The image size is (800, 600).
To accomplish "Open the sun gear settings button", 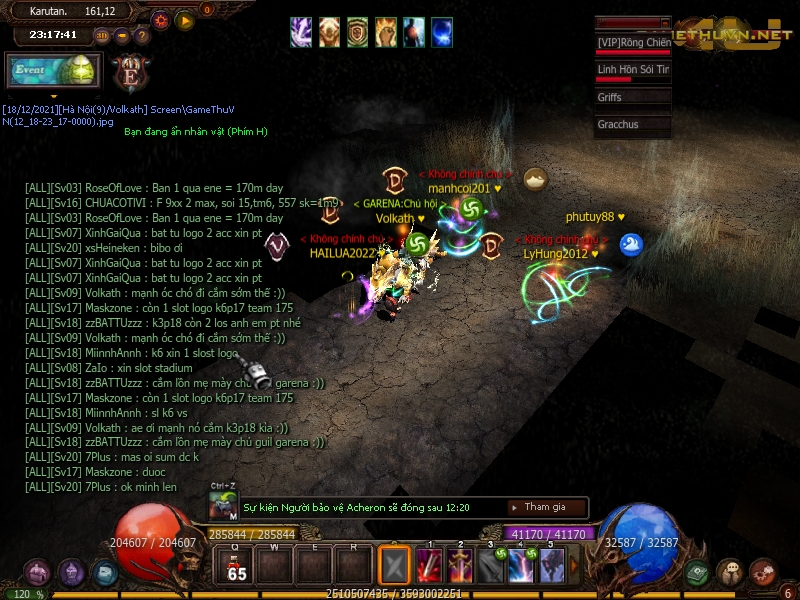I will pyautogui.click(x=161, y=20).
